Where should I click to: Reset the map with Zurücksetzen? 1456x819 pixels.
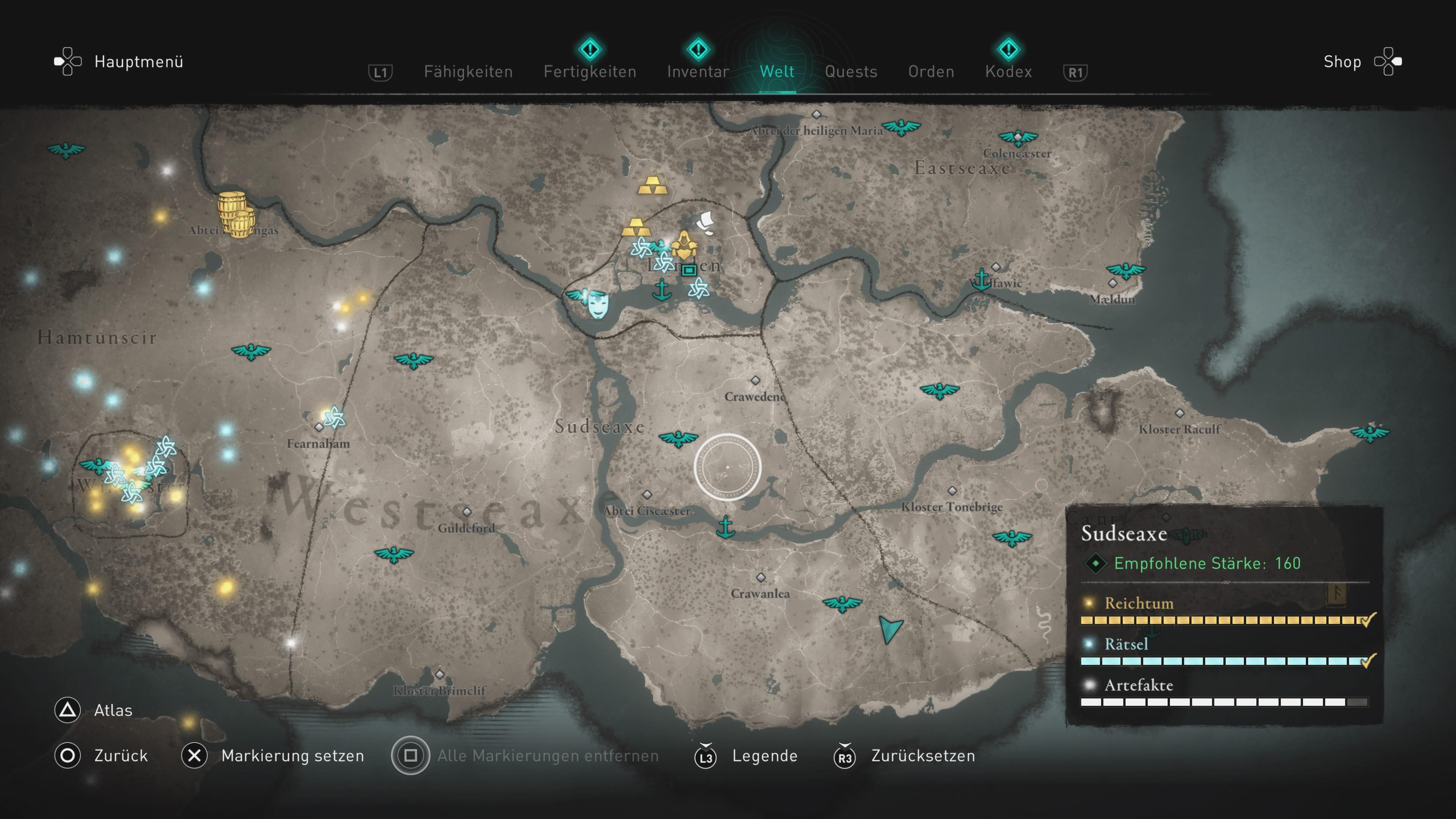click(923, 756)
